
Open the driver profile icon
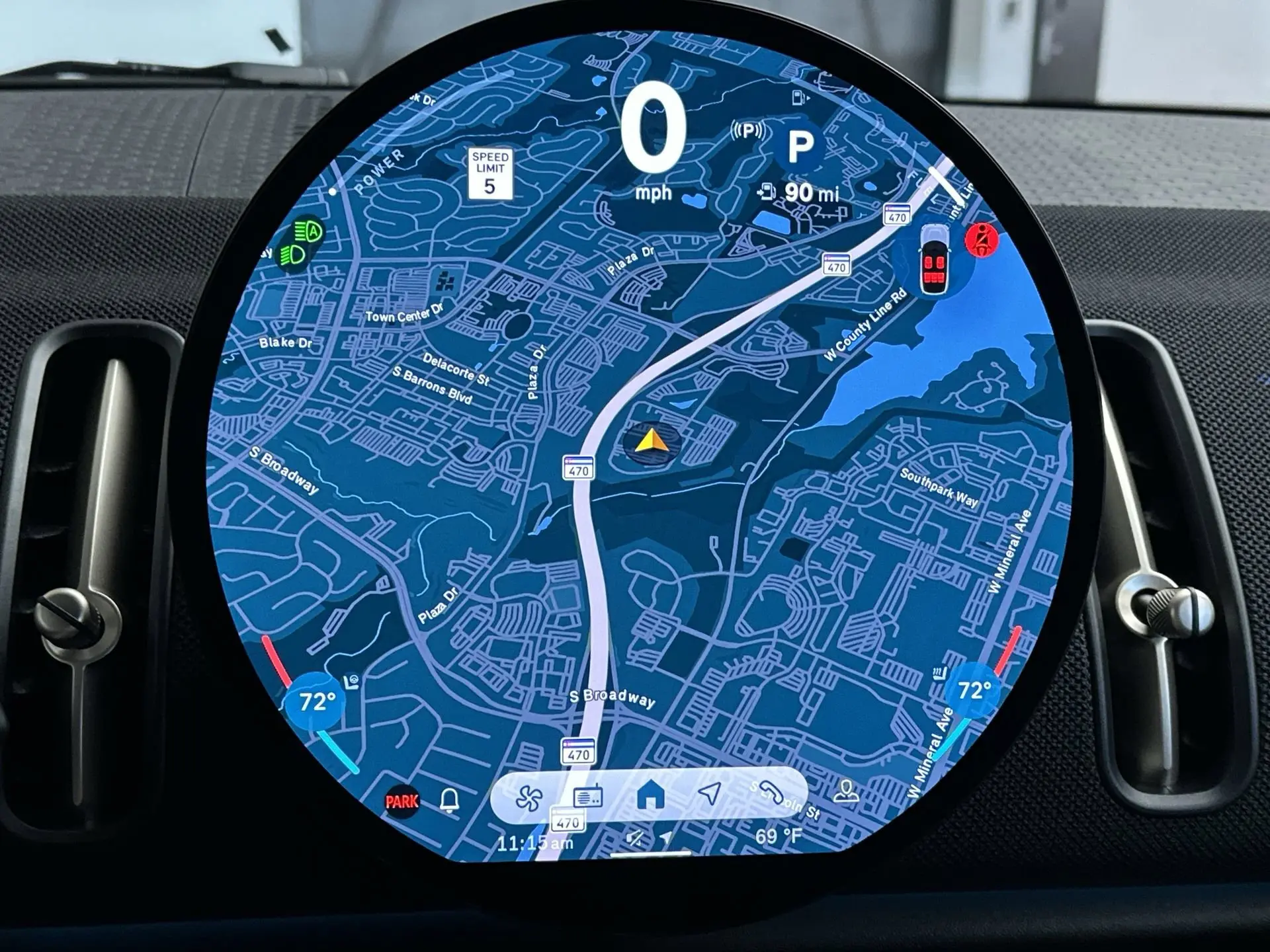click(x=845, y=790)
